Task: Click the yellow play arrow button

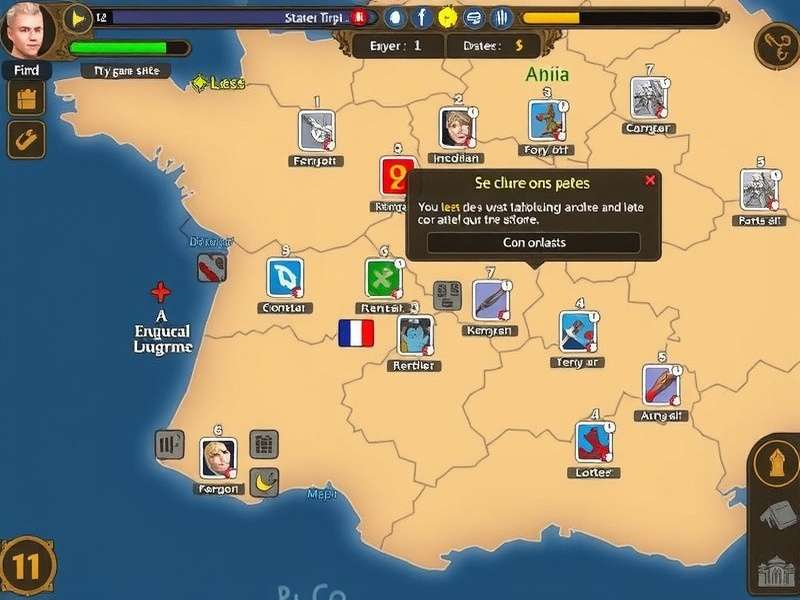Action: pyautogui.click(x=77, y=17)
